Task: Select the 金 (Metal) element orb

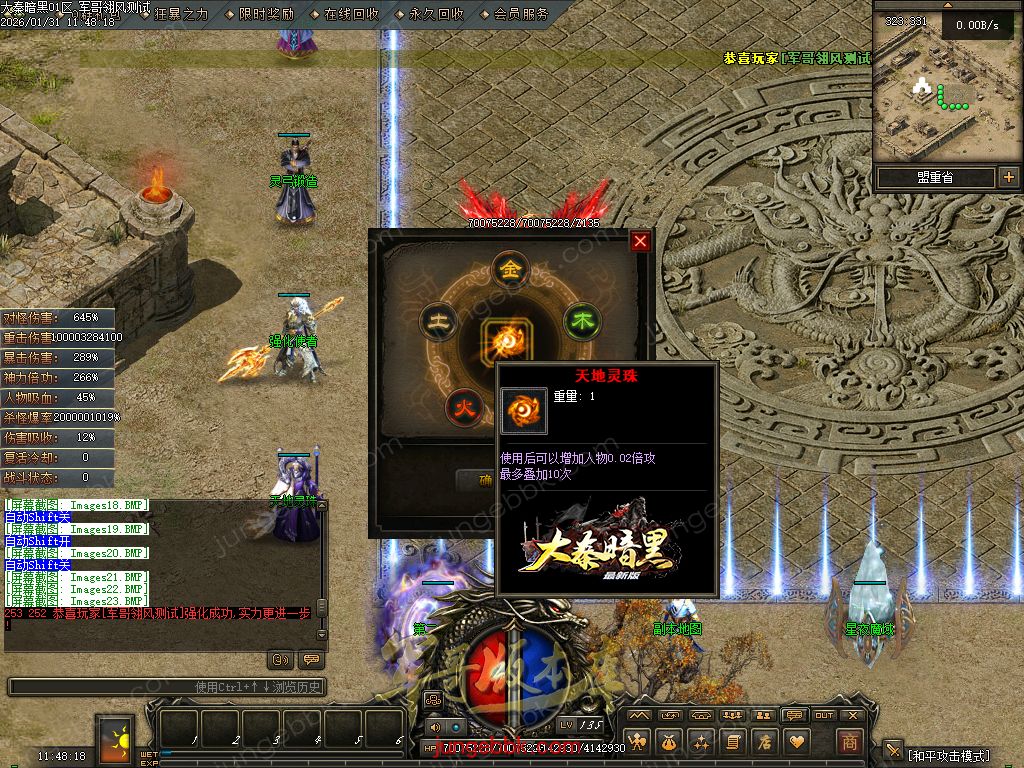Action: (511, 270)
